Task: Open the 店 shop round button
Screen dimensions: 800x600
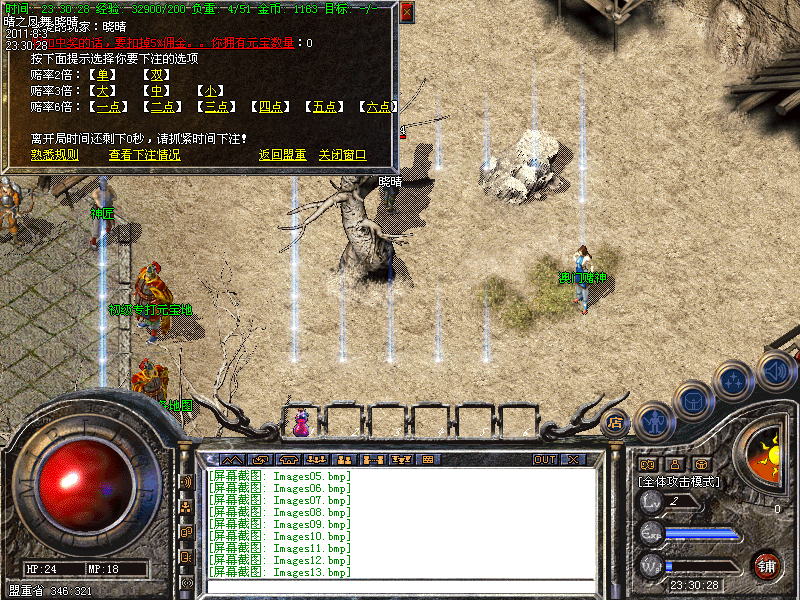Action: click(x=616, y=422)
